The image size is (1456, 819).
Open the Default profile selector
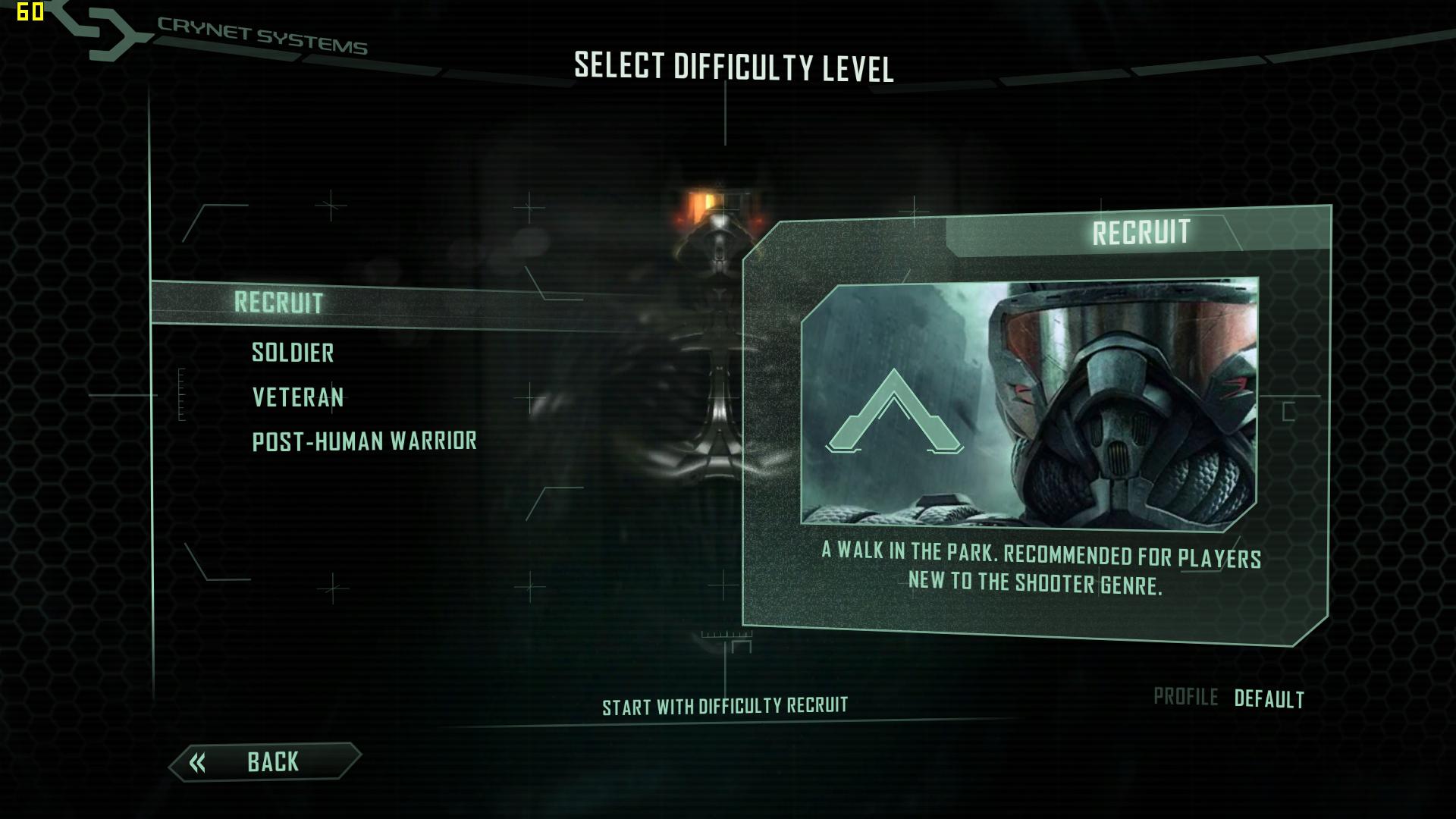point(1269,698)
